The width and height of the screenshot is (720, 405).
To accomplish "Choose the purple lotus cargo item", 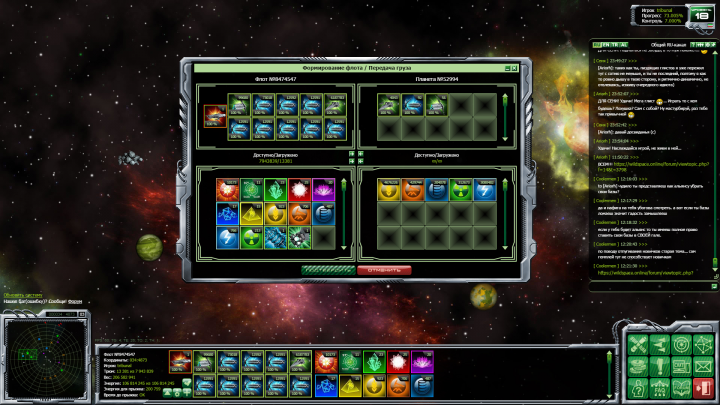I will pyautogui.click(x=322, y=189).
